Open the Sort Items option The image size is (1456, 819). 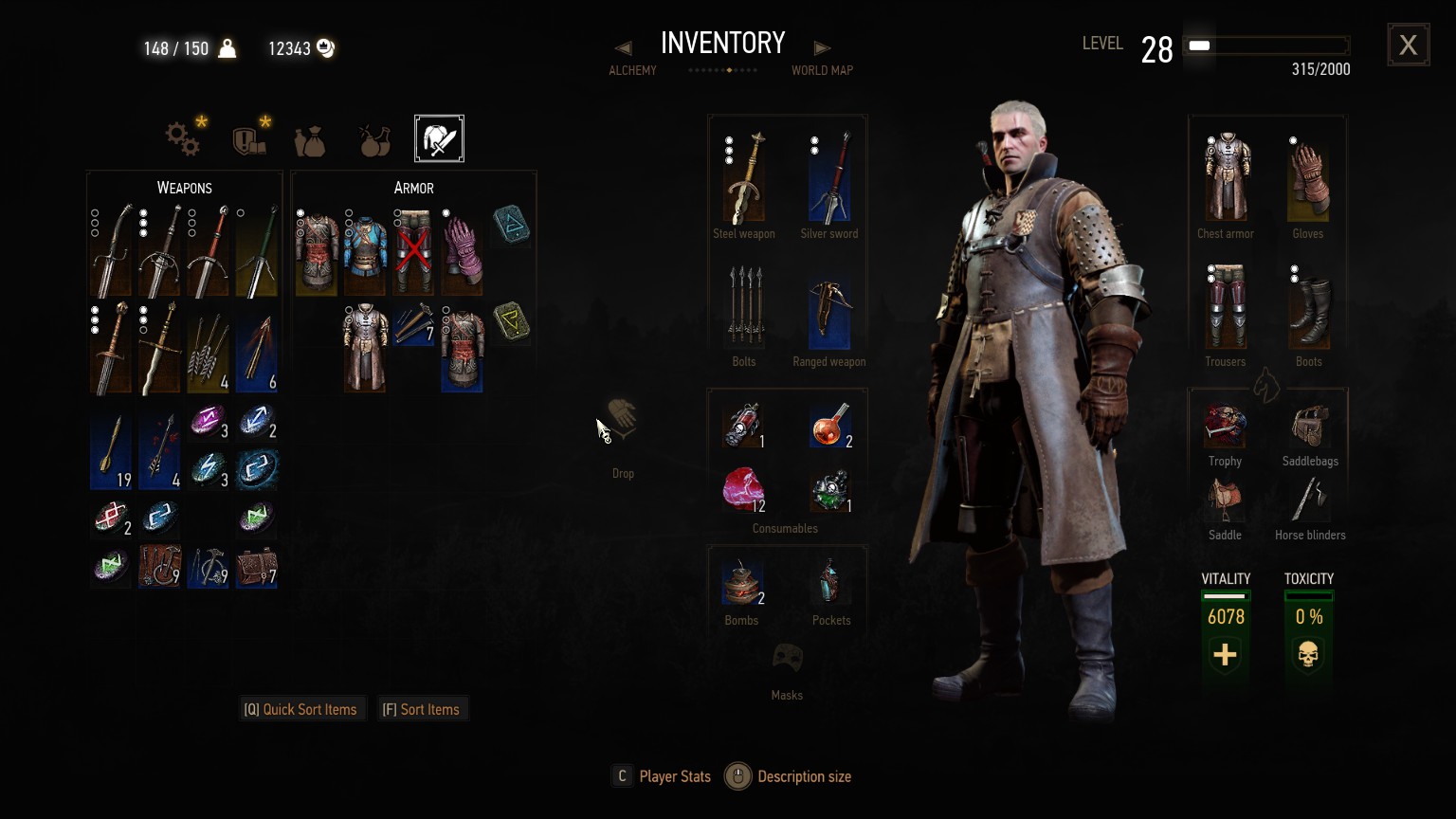point(421,709)
